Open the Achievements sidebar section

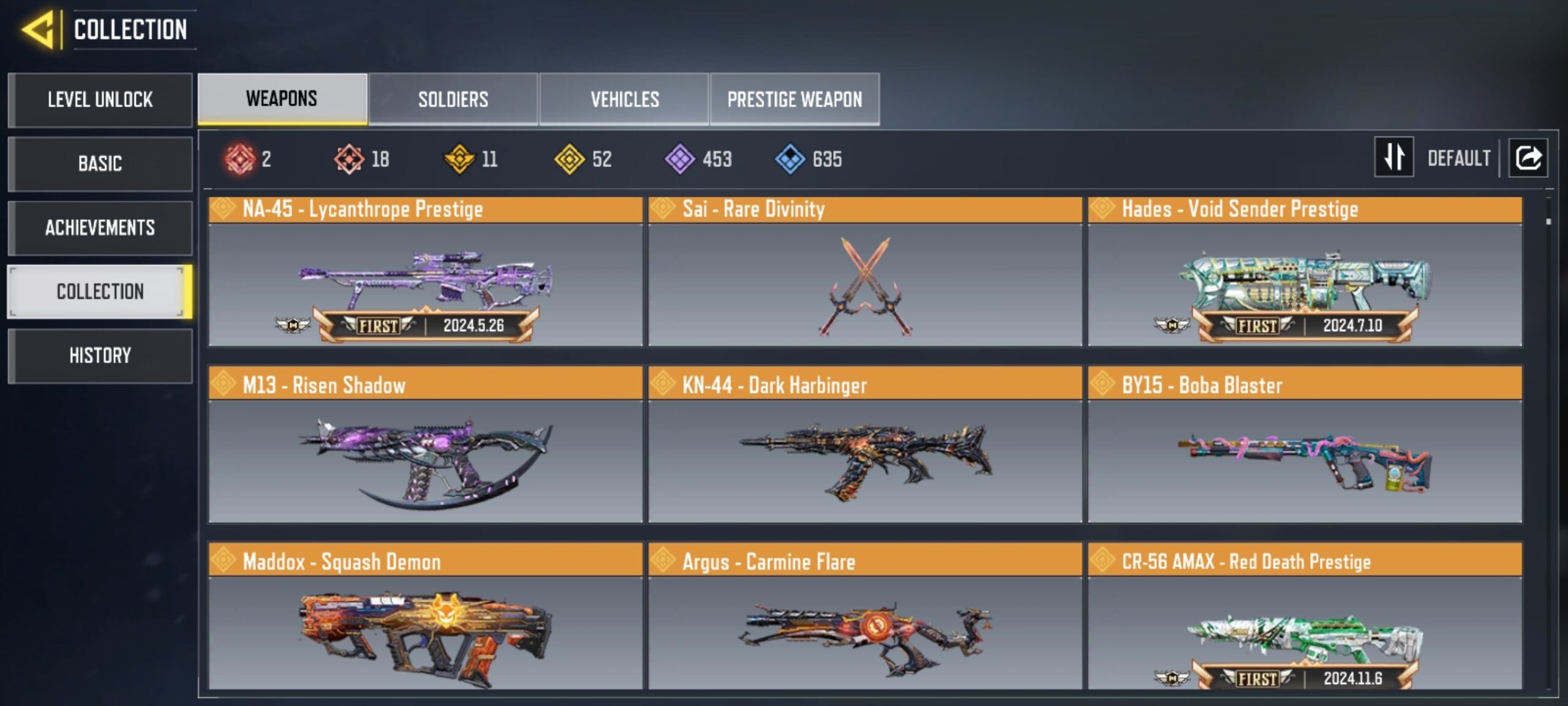tap(99, 228)
